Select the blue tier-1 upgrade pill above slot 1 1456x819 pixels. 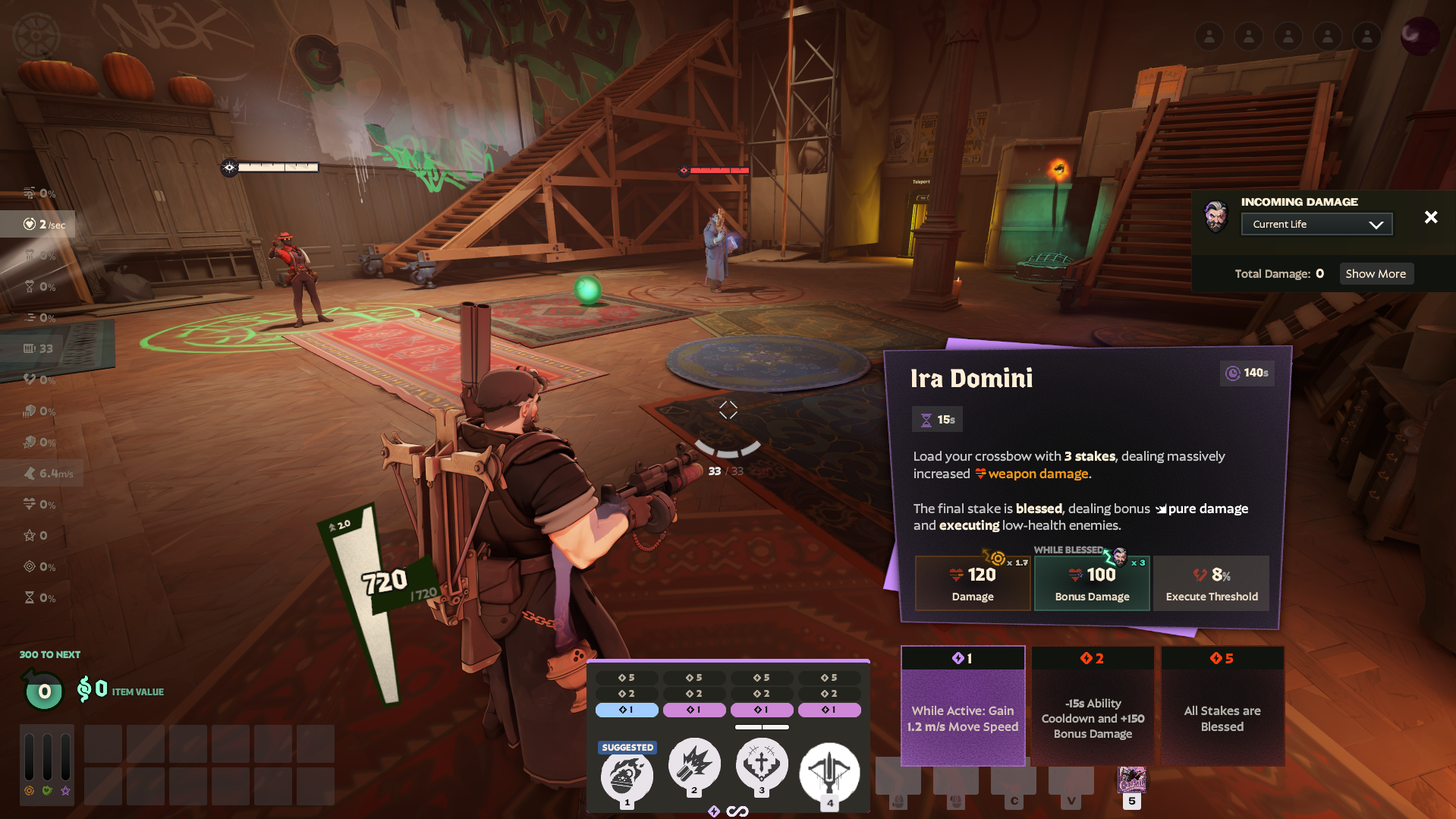(x=627, y=710)
